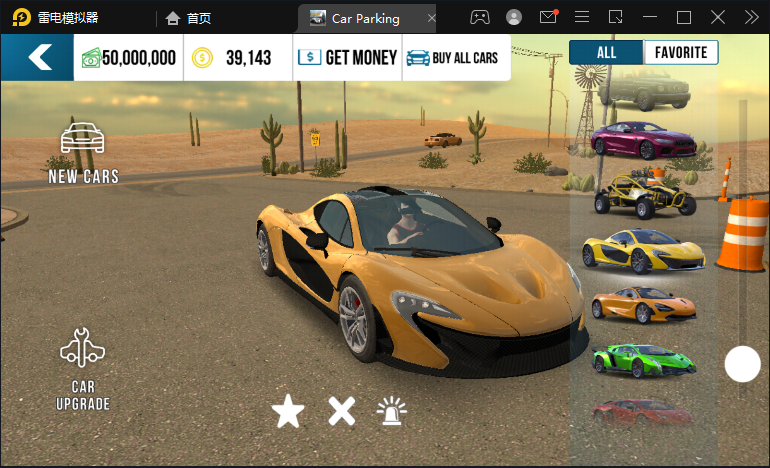Viewport: 770px width, 468px height.
Task: Close the Car Parking emulator tab
Action: point(431,18)
